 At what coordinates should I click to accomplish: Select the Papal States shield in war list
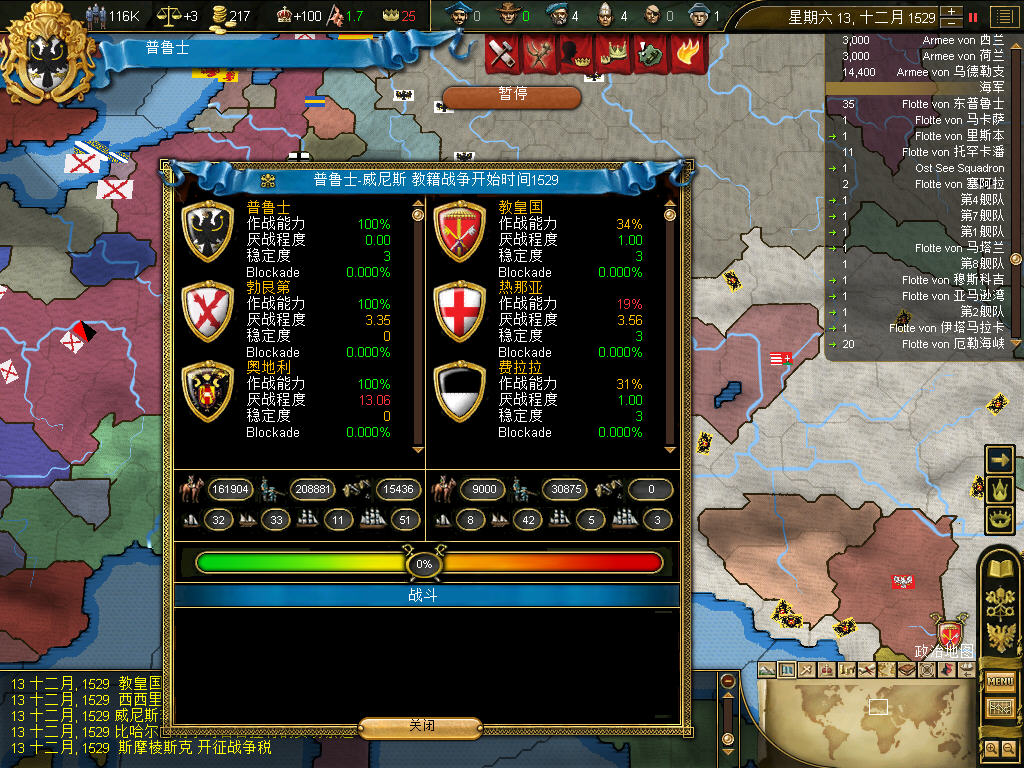point(459,231)
